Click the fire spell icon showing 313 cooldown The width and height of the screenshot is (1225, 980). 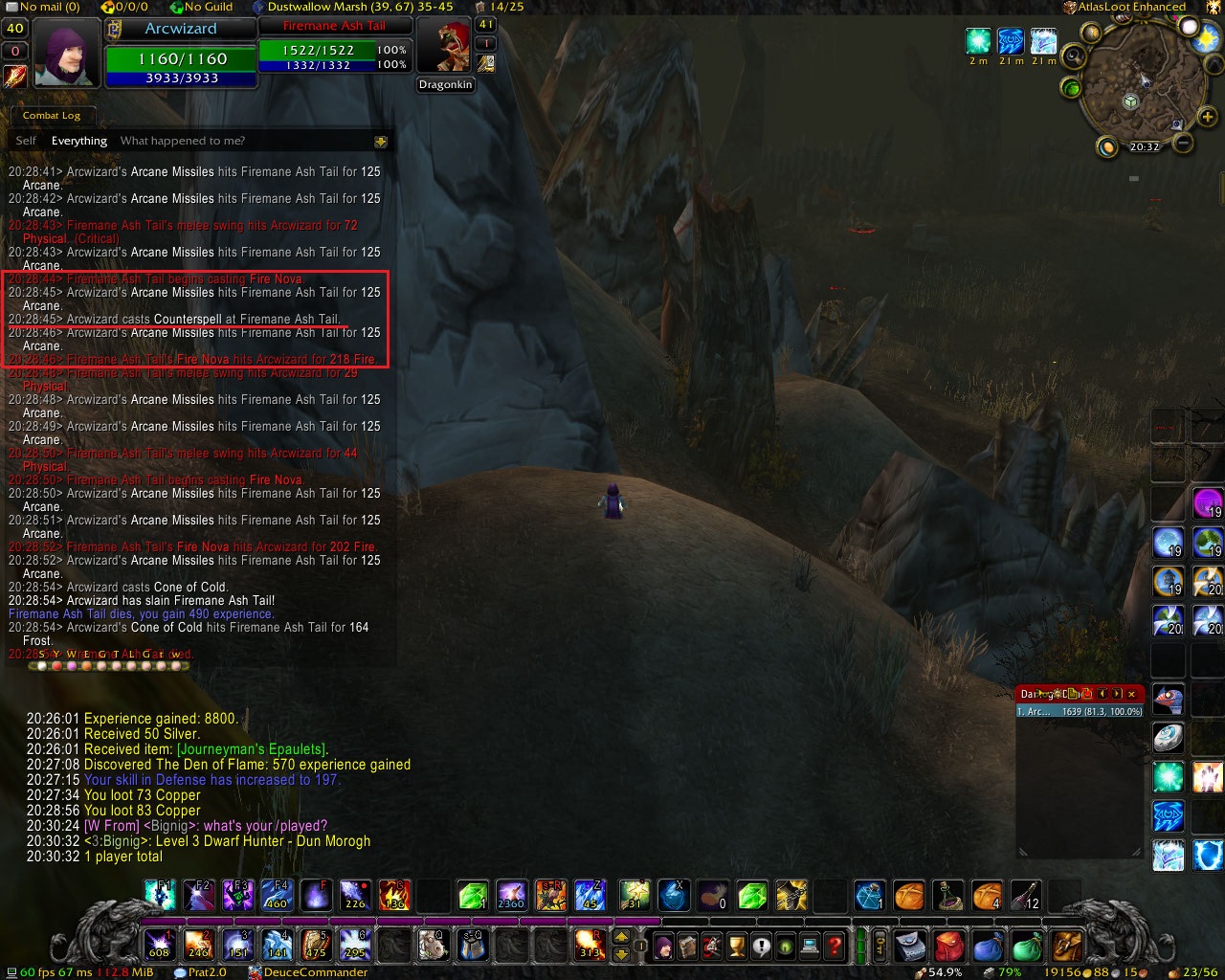pos(591,946)
